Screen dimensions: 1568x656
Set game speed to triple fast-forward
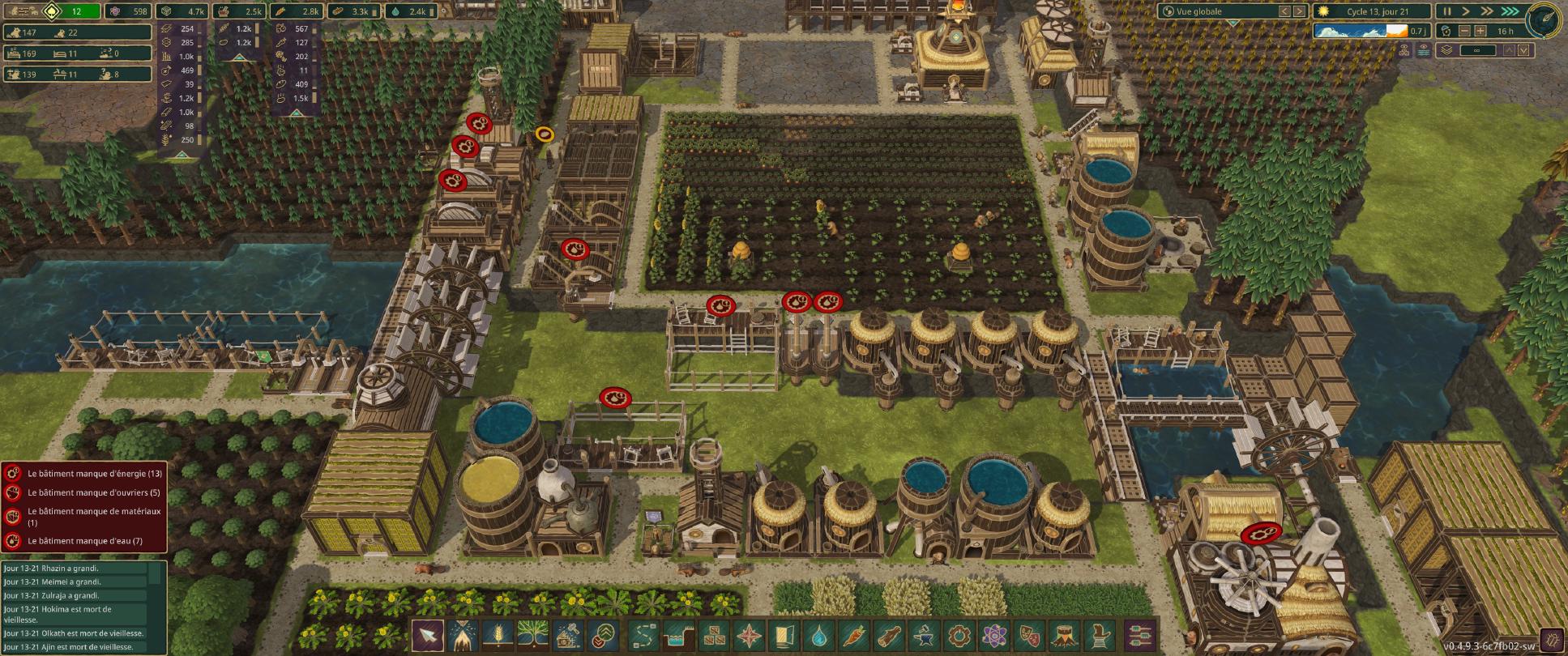(x=1510, y=11)
